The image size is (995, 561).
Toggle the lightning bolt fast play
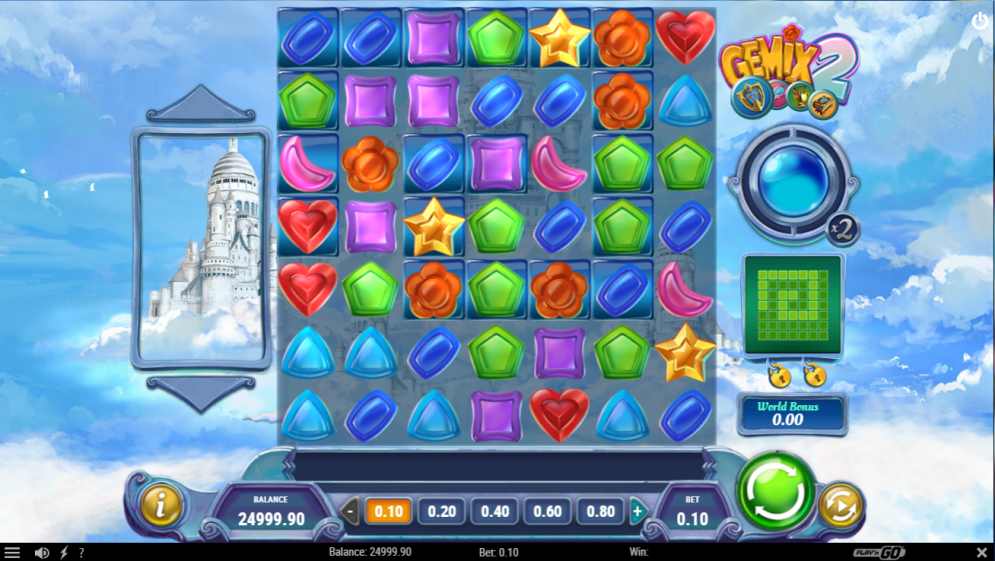point(64,552)
